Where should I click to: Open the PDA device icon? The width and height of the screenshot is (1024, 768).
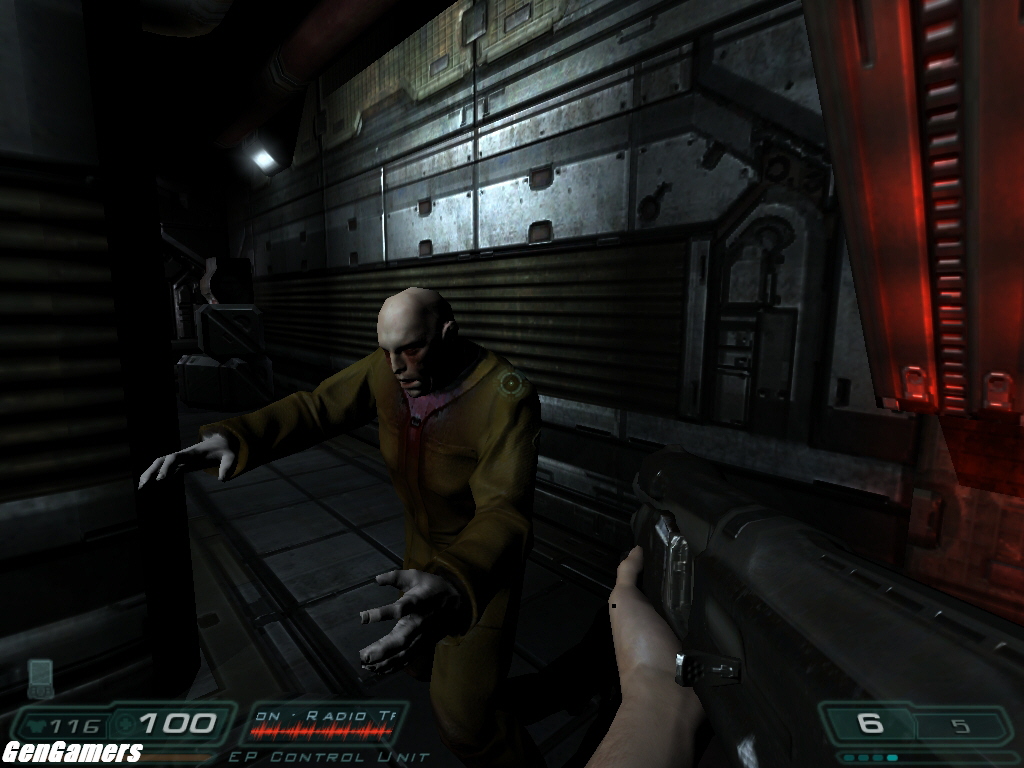pyautogui.click(x=40, y=678)
